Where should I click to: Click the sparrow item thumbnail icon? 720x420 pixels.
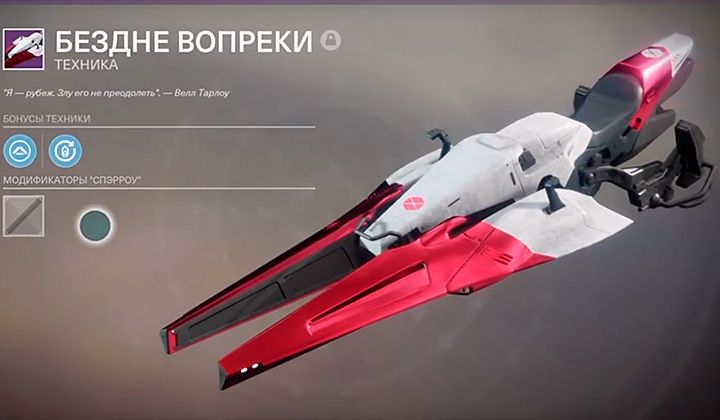[22, 48]
